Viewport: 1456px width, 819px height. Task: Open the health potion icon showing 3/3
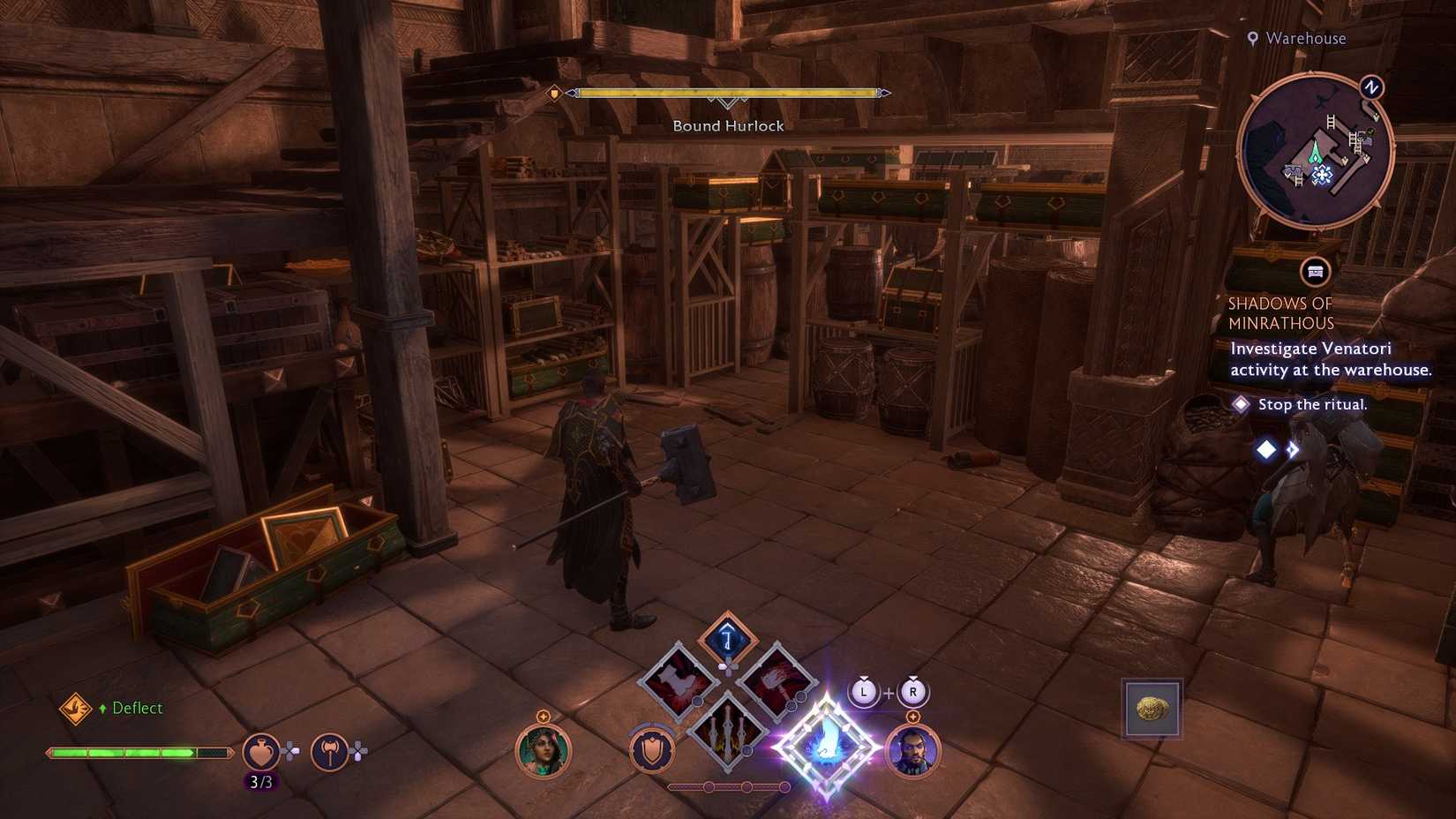[x=261, y=752]
